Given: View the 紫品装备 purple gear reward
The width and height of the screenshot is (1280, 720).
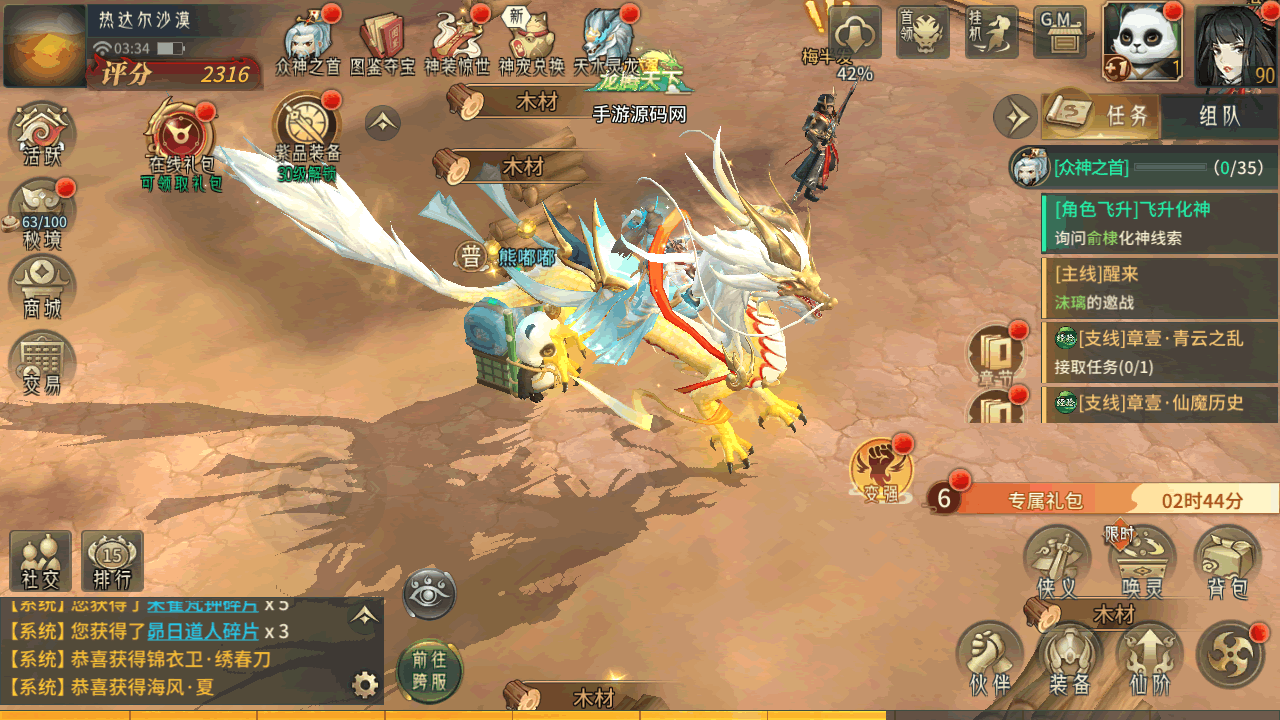Looking at the screenshot, I should click(307, 137).
